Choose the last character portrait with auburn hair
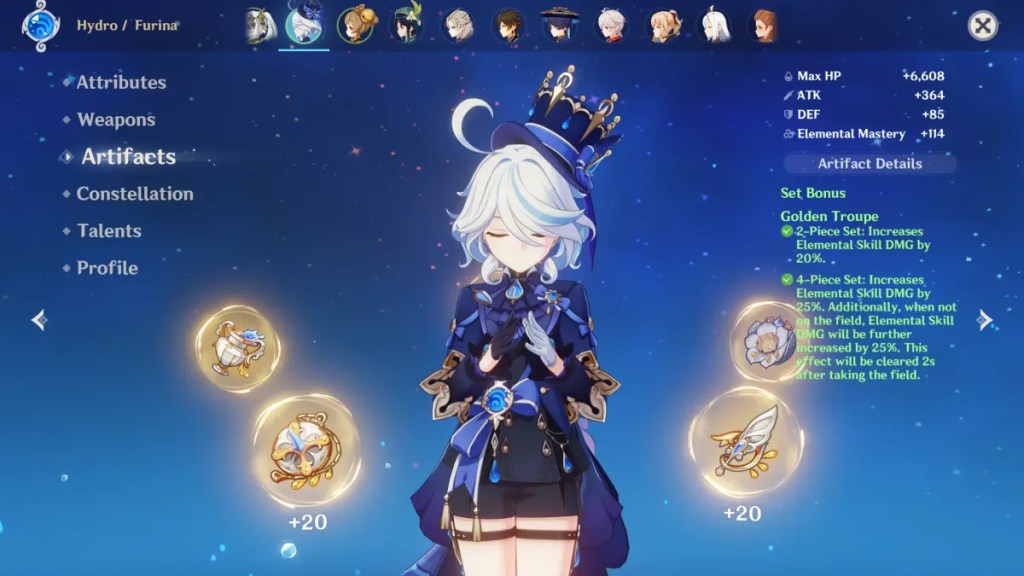This screenshot has width=1024, height=576. point(764,25)
